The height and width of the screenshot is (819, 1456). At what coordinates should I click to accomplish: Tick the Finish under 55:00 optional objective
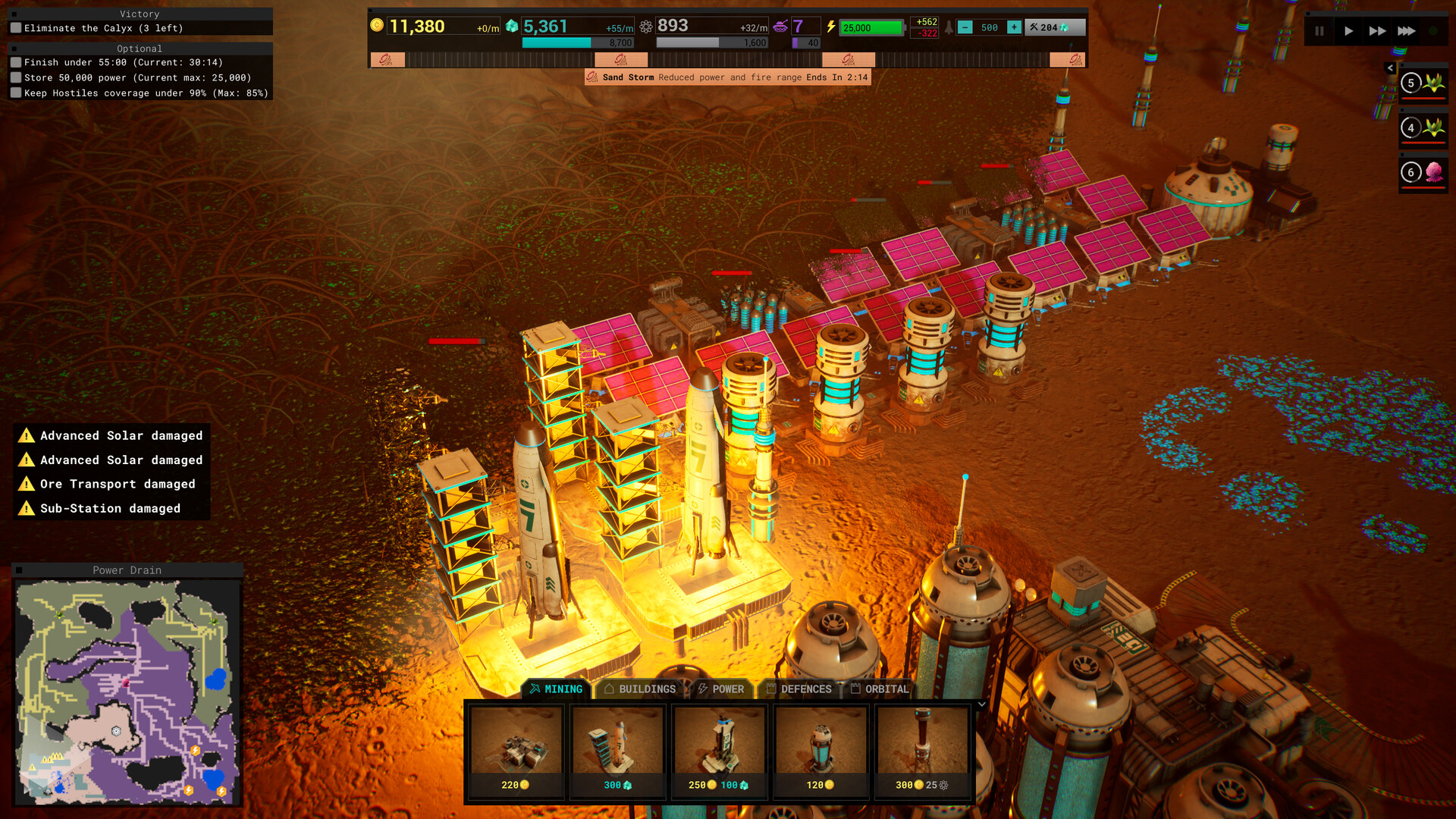coord(16,62)
